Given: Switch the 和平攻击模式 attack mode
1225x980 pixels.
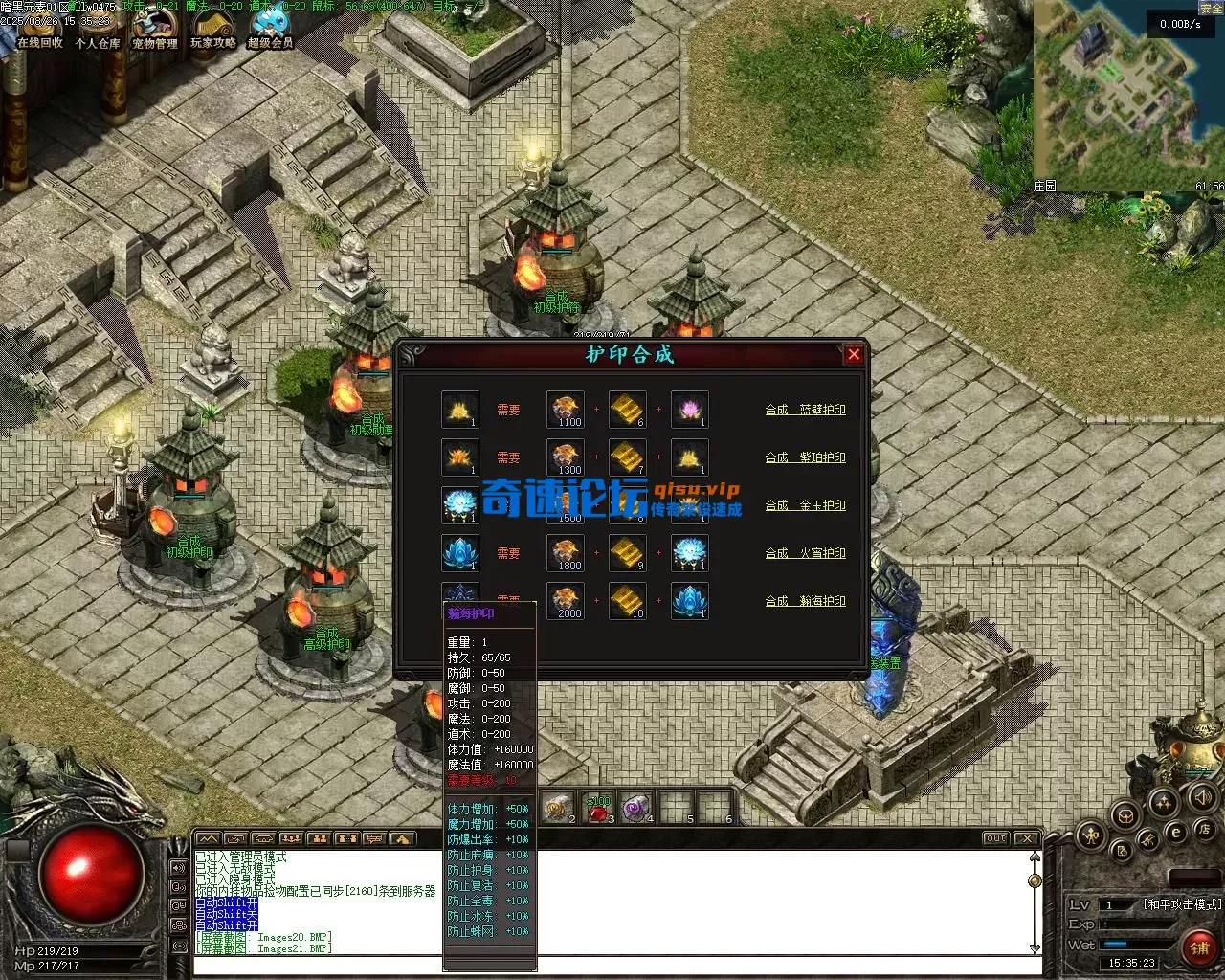Looking at the screenshot, I should pyautogui.click(x=1182, y=904).
